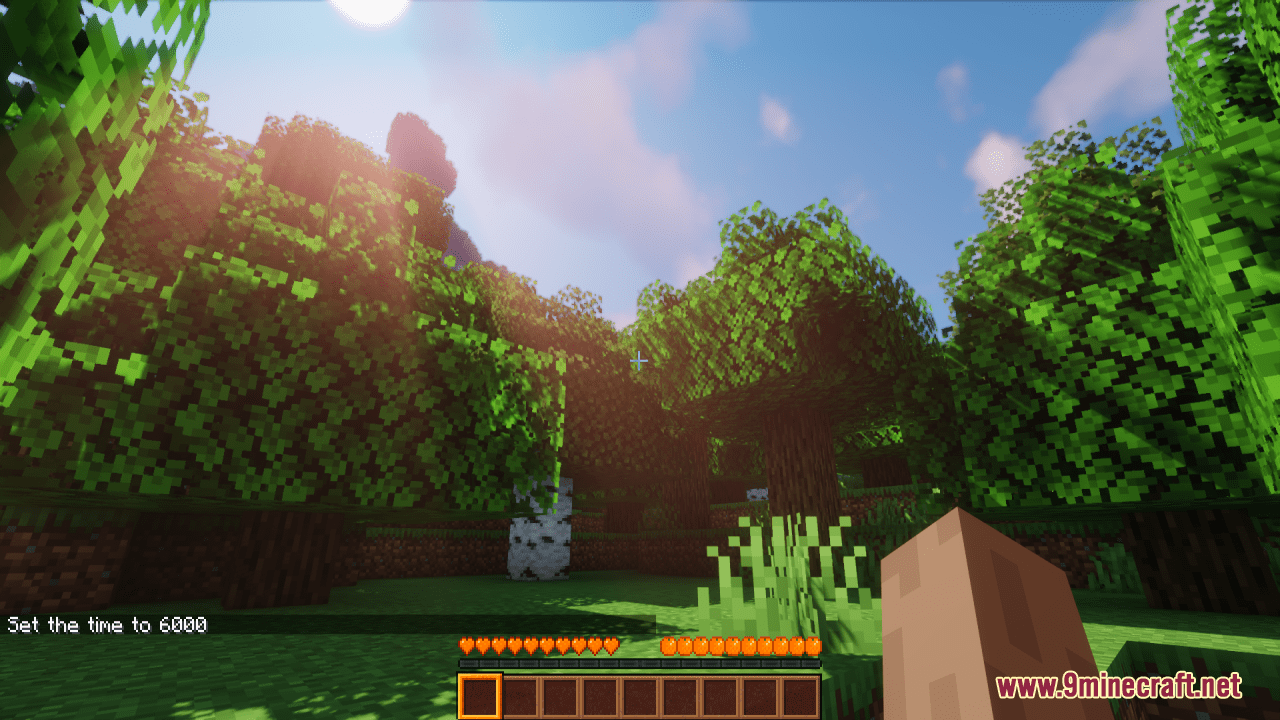Screen dimensions: 1280x720
Task: Click the rightmost hunger icon
Action: coord(812,645)
